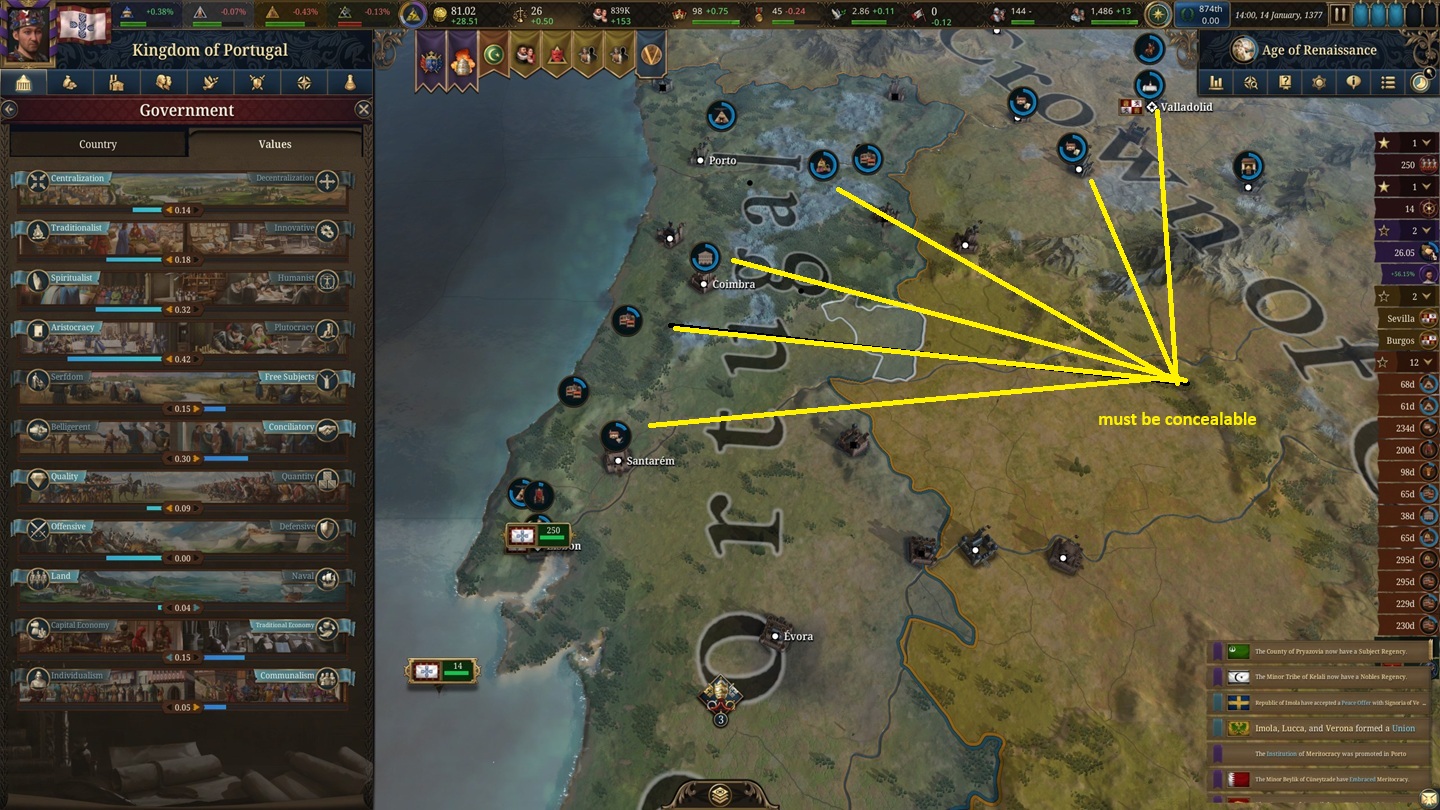Switch to the Country tab
This screenshot has height=810, width=1440.
[x=97, y=144]
